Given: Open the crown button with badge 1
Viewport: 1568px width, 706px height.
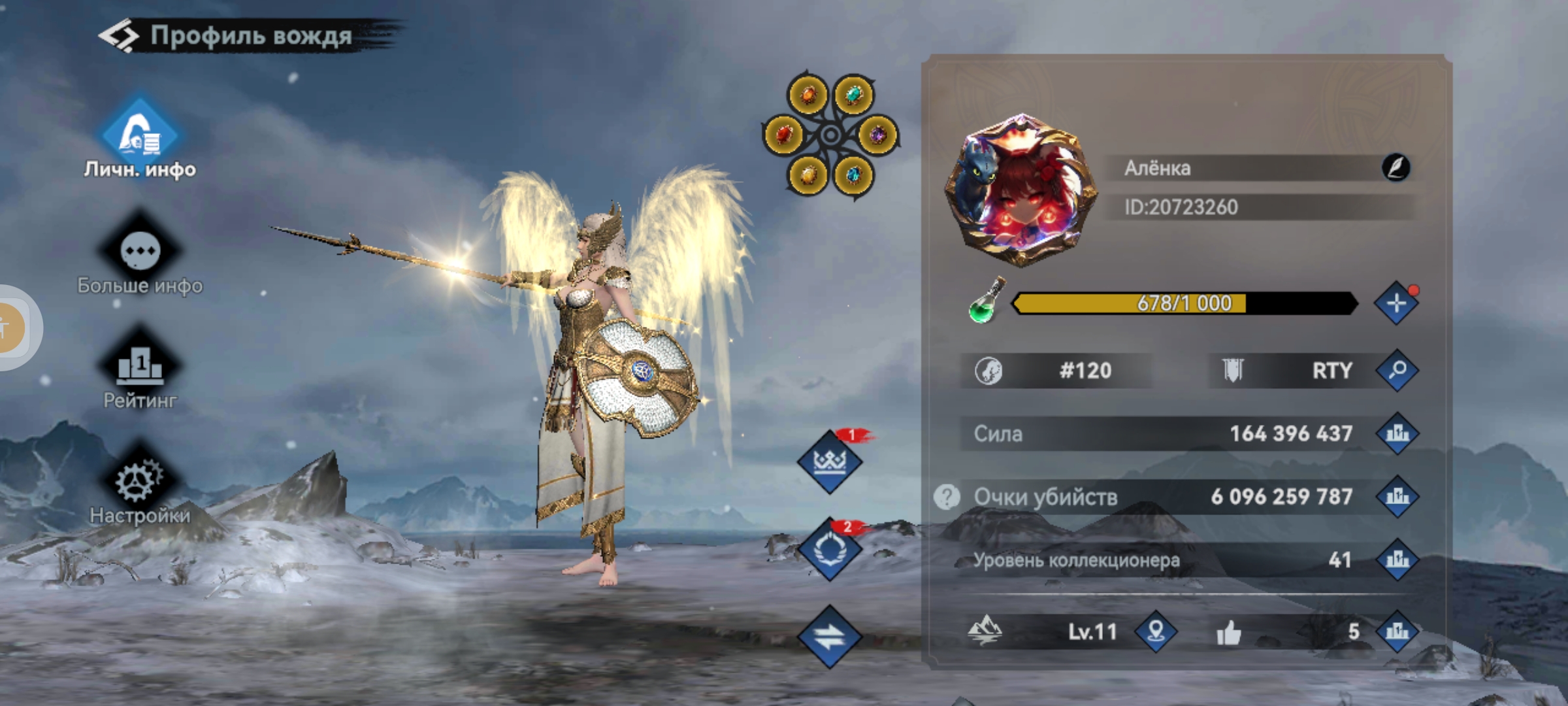Looking at the screenshot, I should [830, 462].
